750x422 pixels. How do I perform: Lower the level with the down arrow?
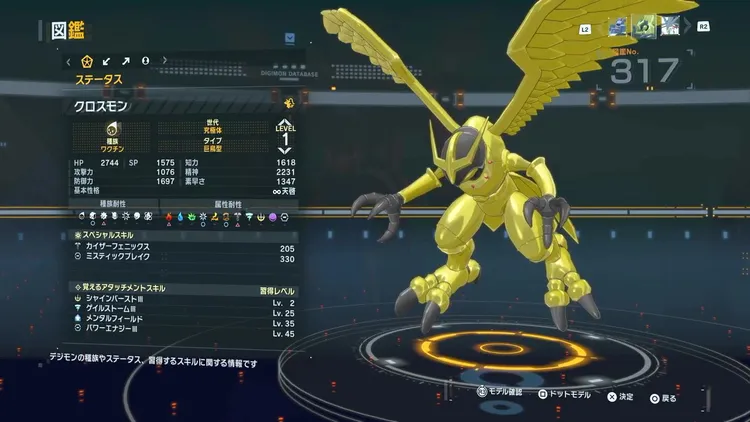(286, 152)
